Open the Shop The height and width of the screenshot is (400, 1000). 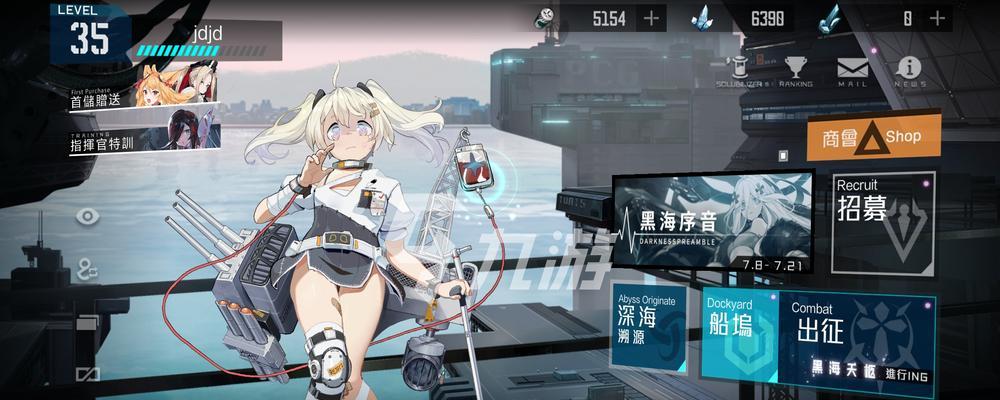[874, 137]
